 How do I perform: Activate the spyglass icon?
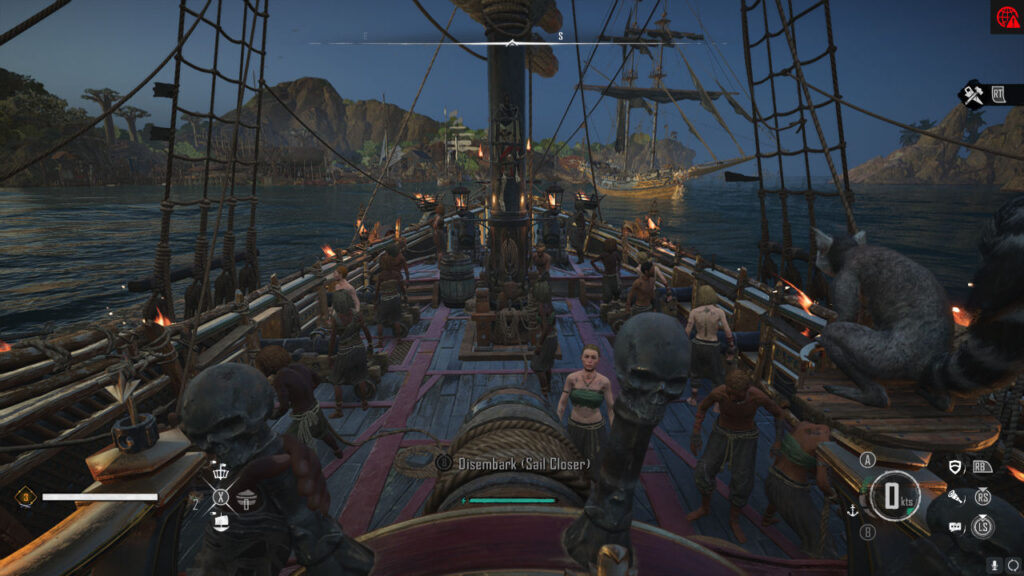point(956,495)
